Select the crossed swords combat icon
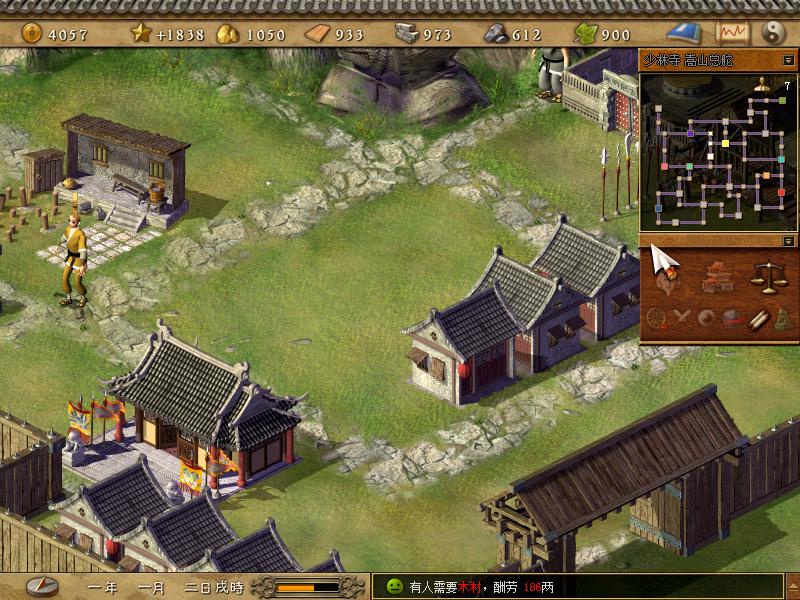Screen dimensions: 800x600 (x=683, y=319)
